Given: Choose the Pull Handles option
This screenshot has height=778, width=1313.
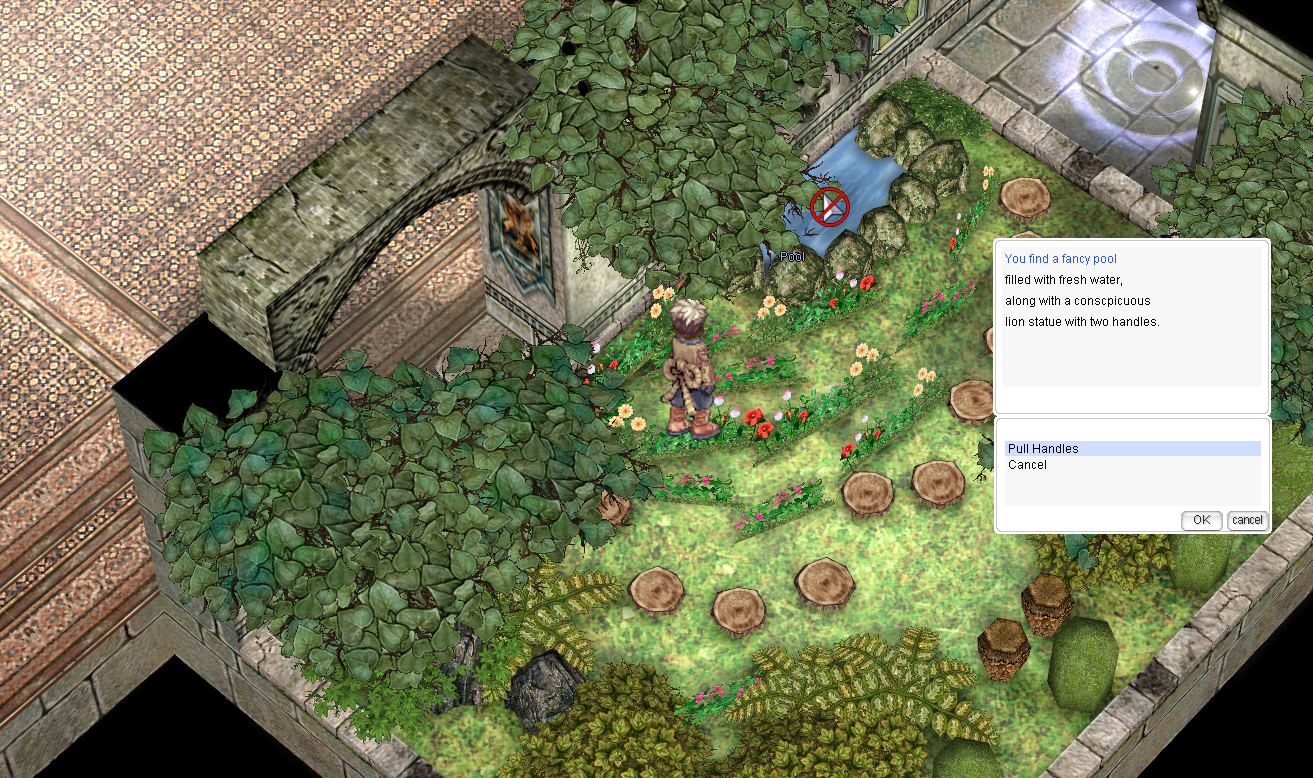Looking at the screenshot, I should (1043, 449).
